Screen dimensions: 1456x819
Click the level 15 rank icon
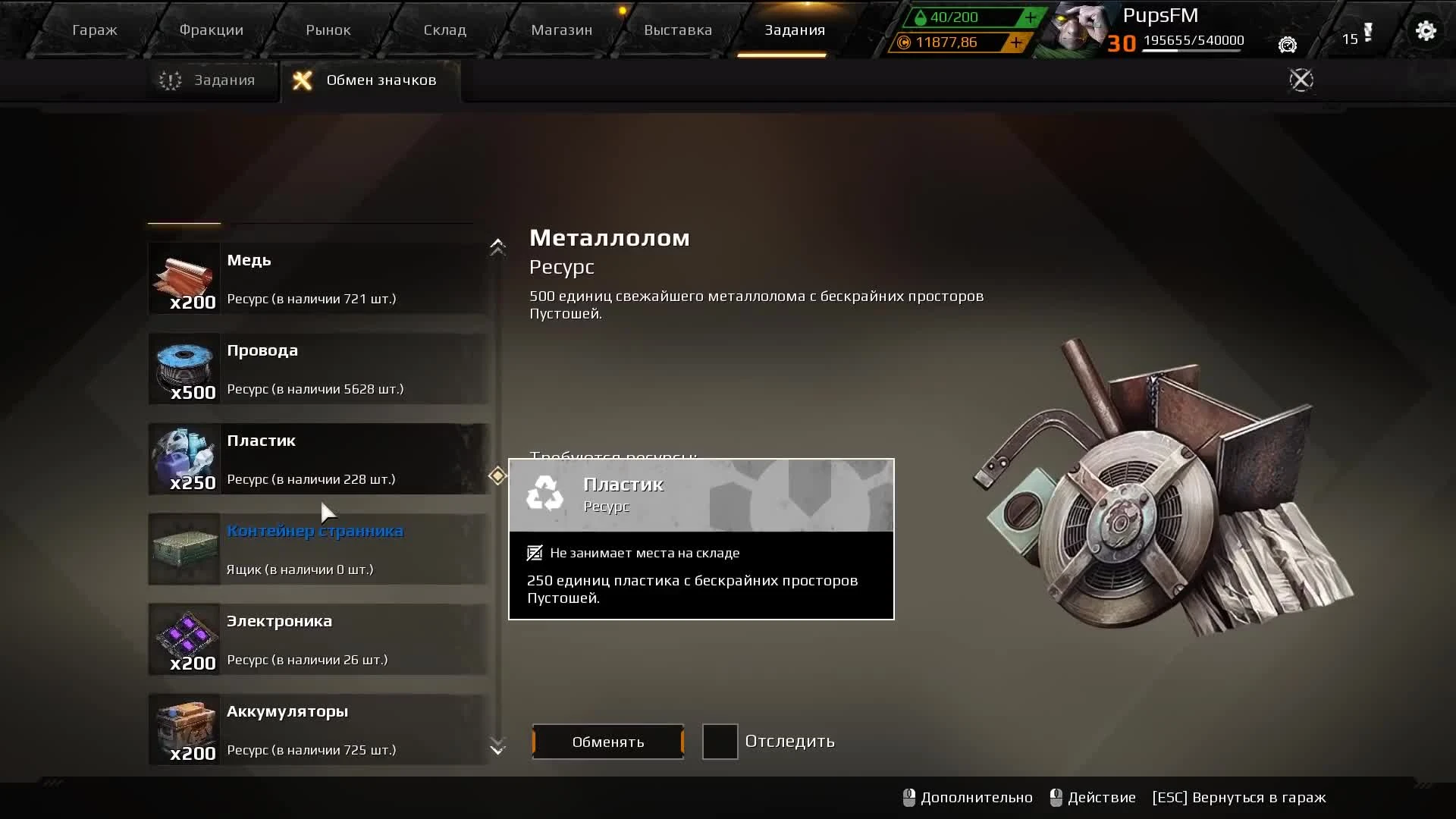point(1361,38)
